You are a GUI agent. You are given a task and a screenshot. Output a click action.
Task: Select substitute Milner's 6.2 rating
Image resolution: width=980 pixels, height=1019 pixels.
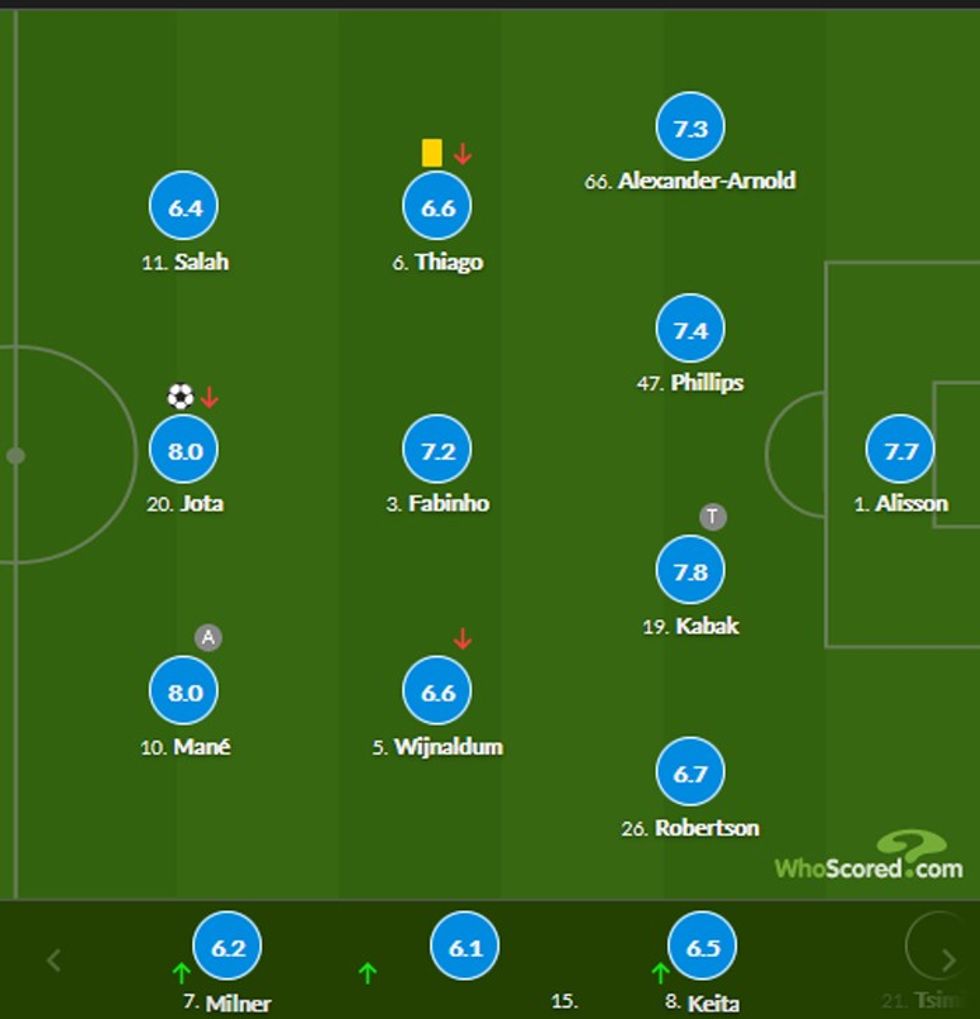(228, 947)
